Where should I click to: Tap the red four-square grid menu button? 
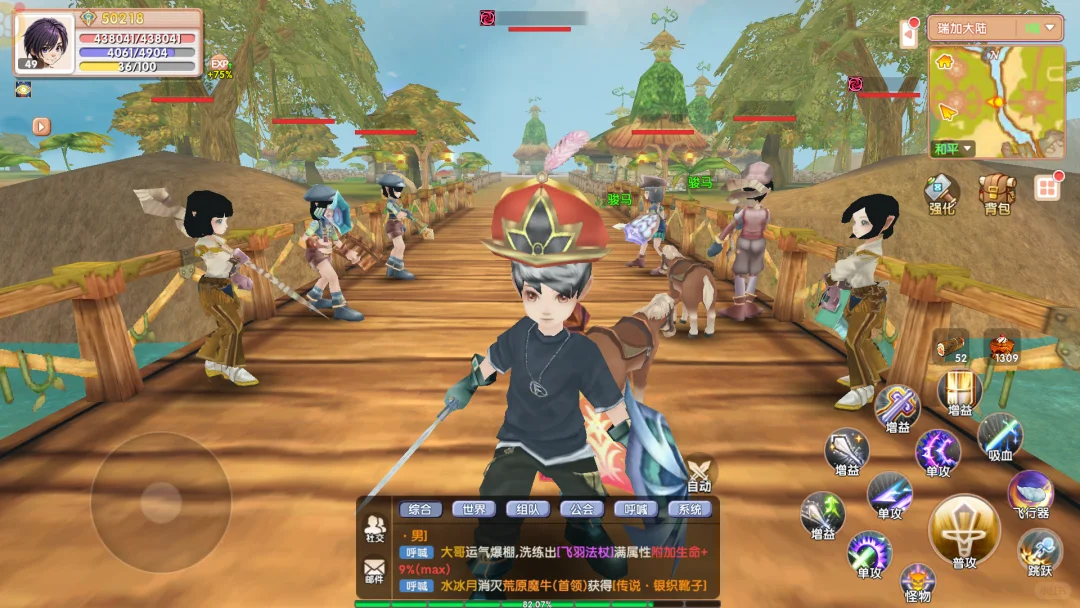pyautogui.click(x=1047, y=188)
